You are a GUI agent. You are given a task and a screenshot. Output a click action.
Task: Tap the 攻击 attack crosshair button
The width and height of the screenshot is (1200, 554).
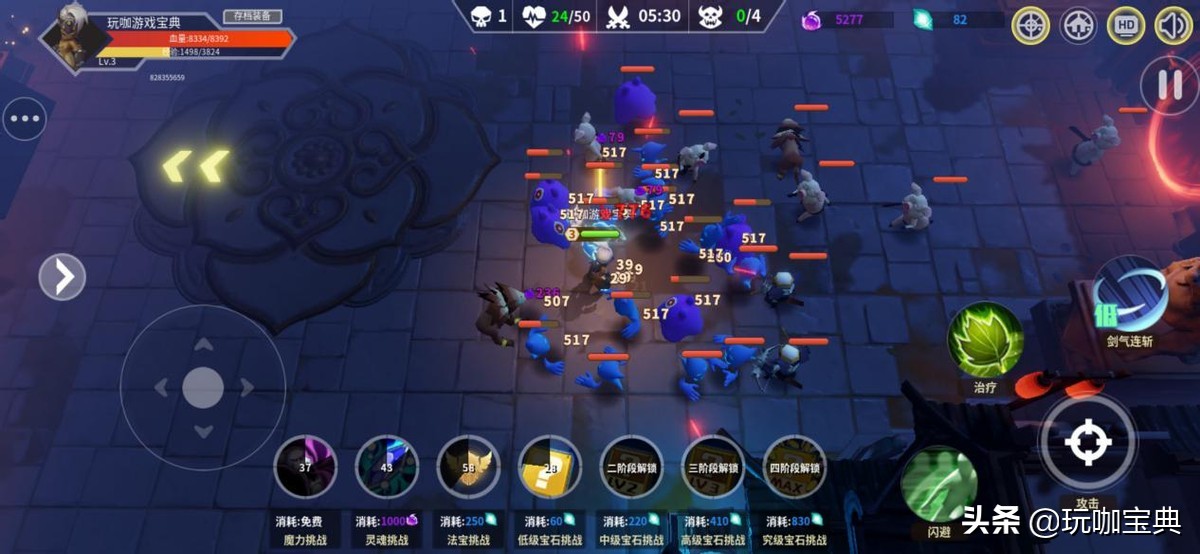1088,443
